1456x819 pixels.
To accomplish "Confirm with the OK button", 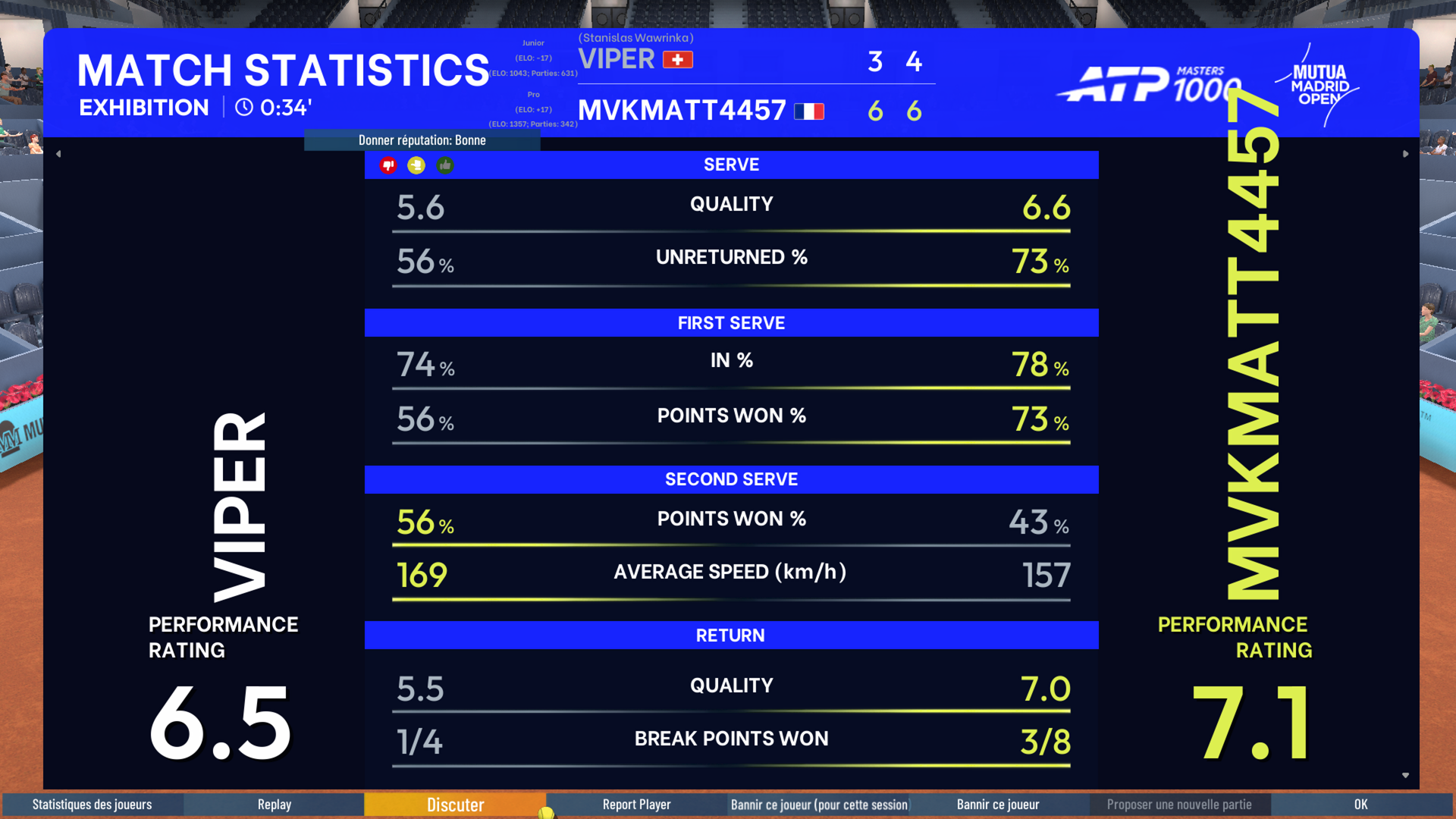I will click(x=1361, y=805).
